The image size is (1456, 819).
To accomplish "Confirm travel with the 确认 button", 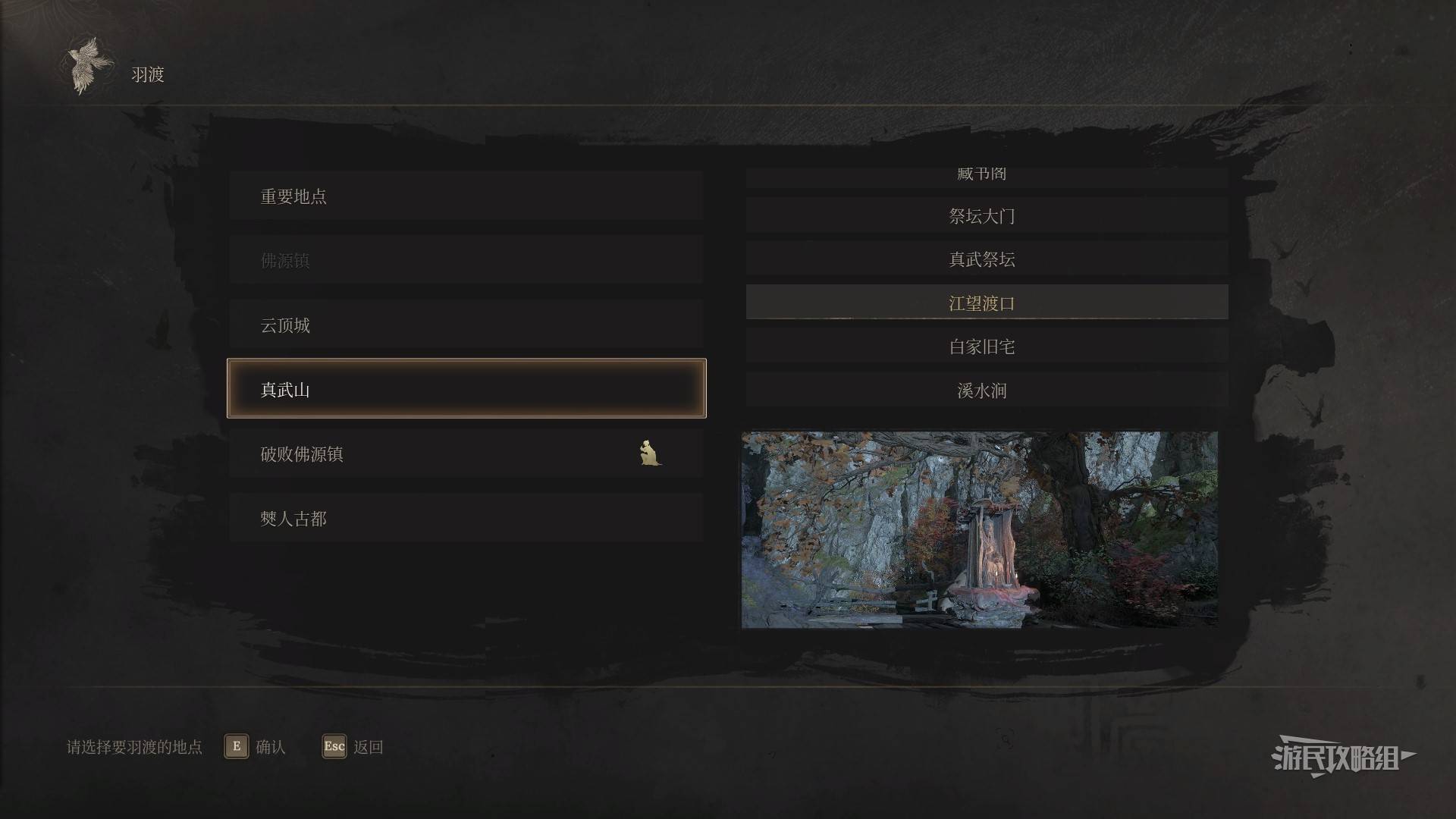I will tap(255, 747).
